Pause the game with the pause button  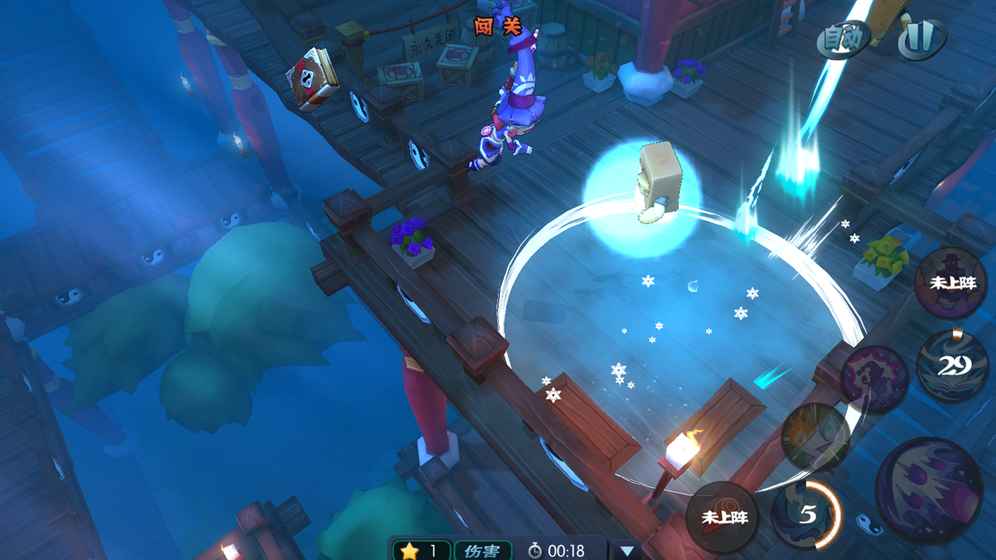[920, 39]
